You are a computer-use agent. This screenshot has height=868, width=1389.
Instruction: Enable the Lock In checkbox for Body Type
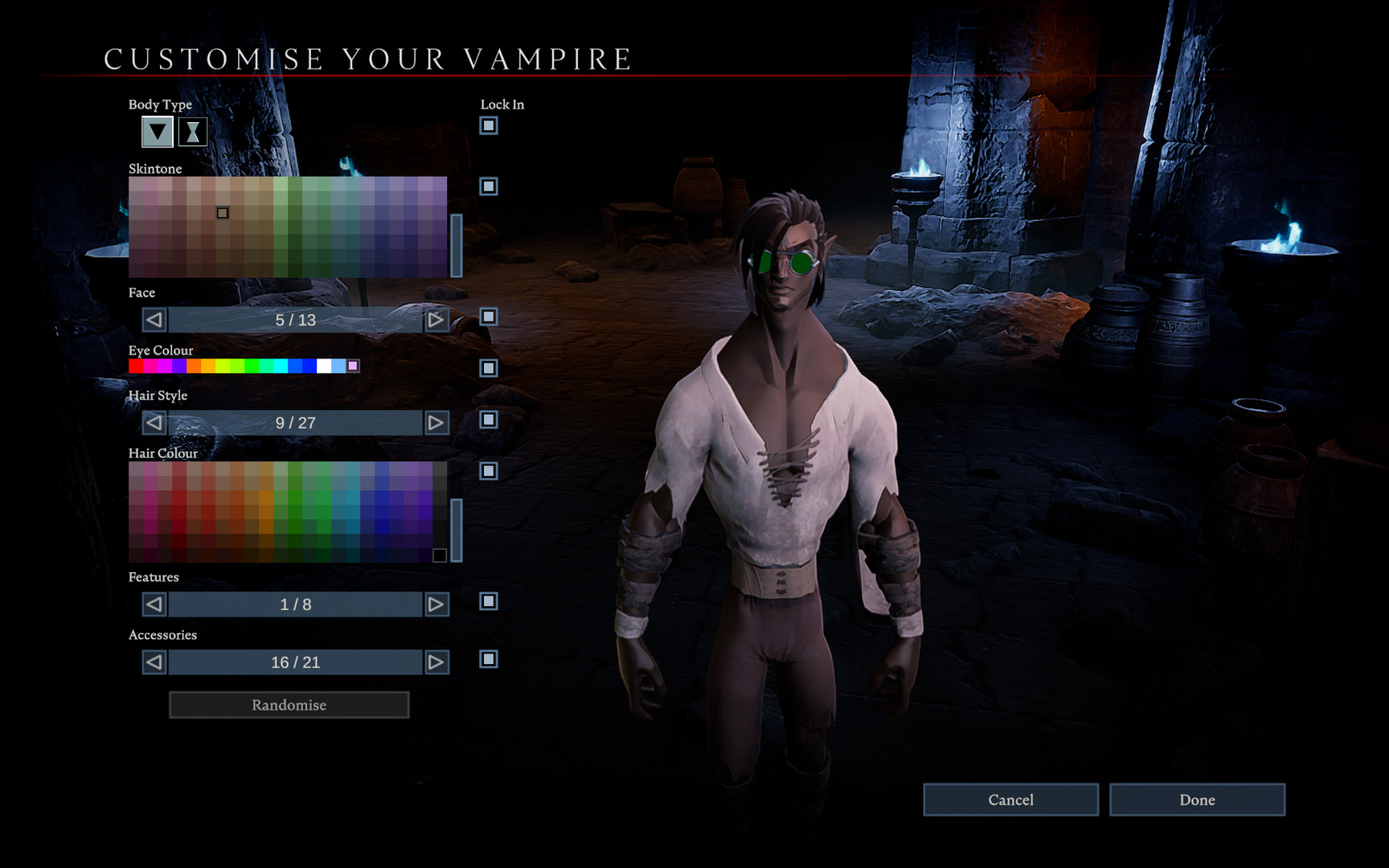click(x=488, y=125)
